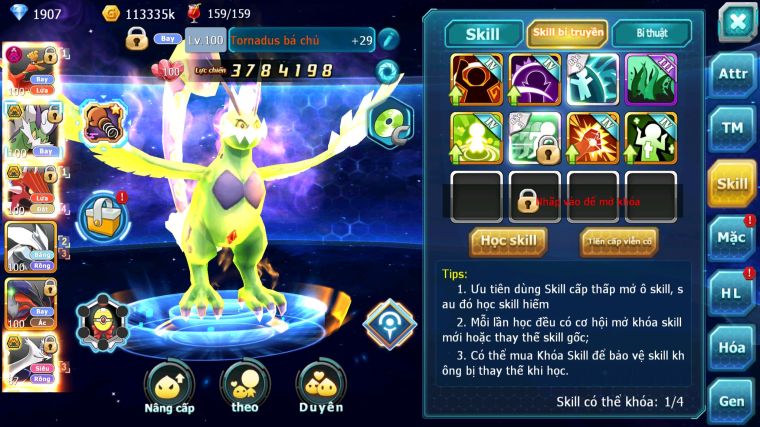Add gold with the coin plus button
The height and width of the screenshot is (427, 760).
pyautogui.click(x=111, y=14)
